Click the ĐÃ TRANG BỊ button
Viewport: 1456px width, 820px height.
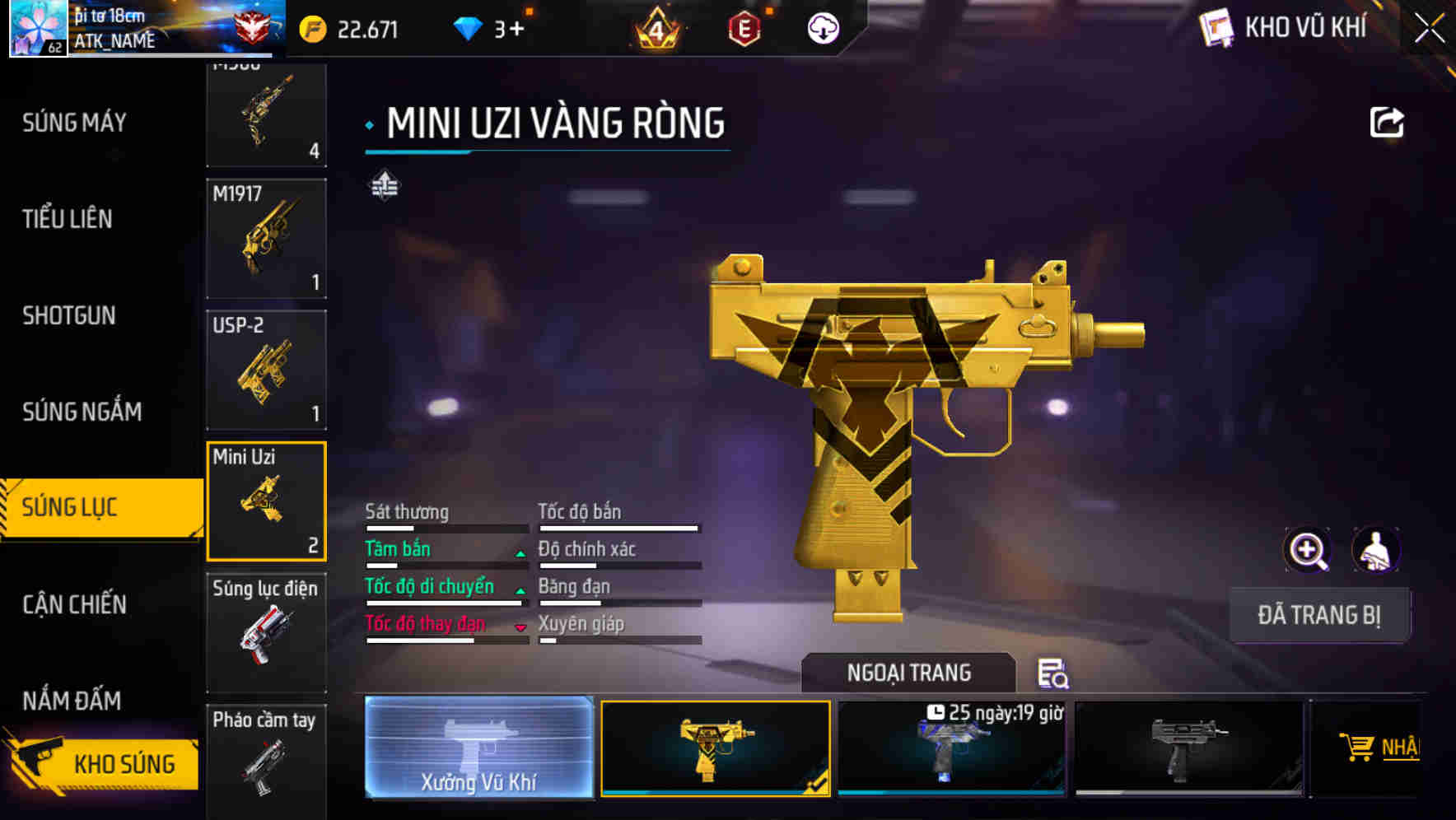pos(1320,615)
